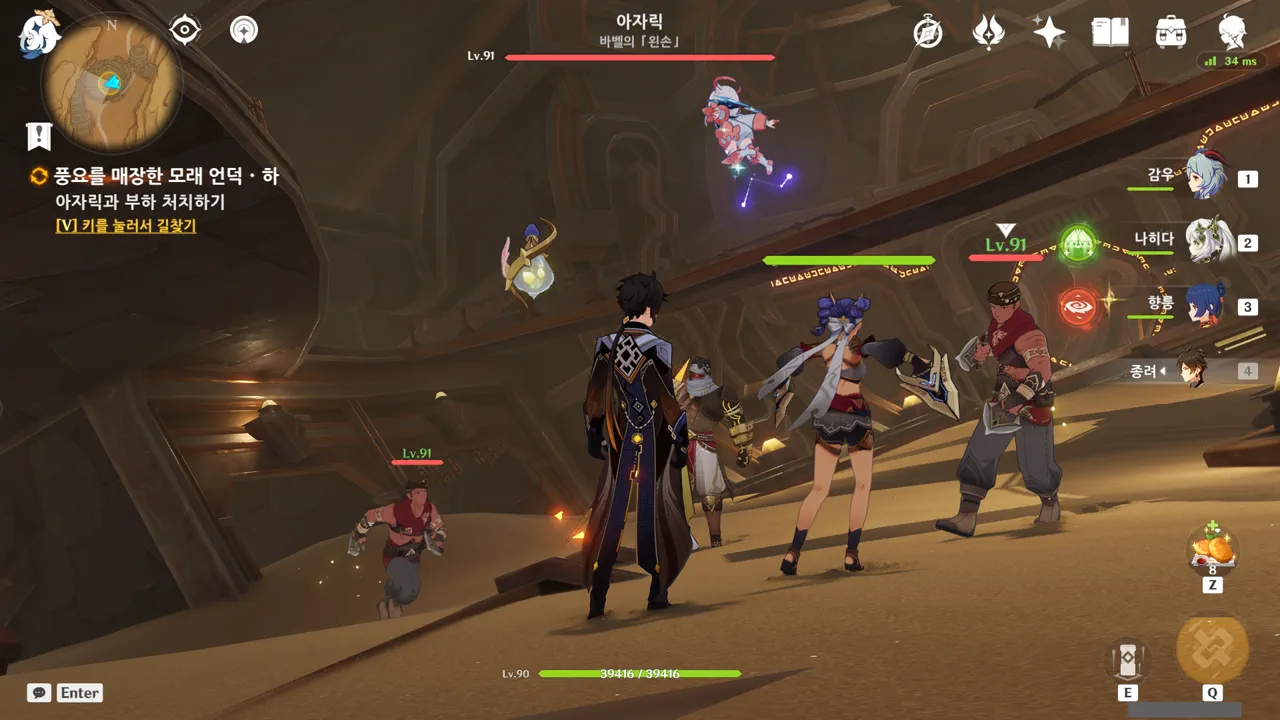Switch to party member 향릉
The width and height of the screenshot is (1280, 720).
pyautogui.click(x=1204, y=304)
